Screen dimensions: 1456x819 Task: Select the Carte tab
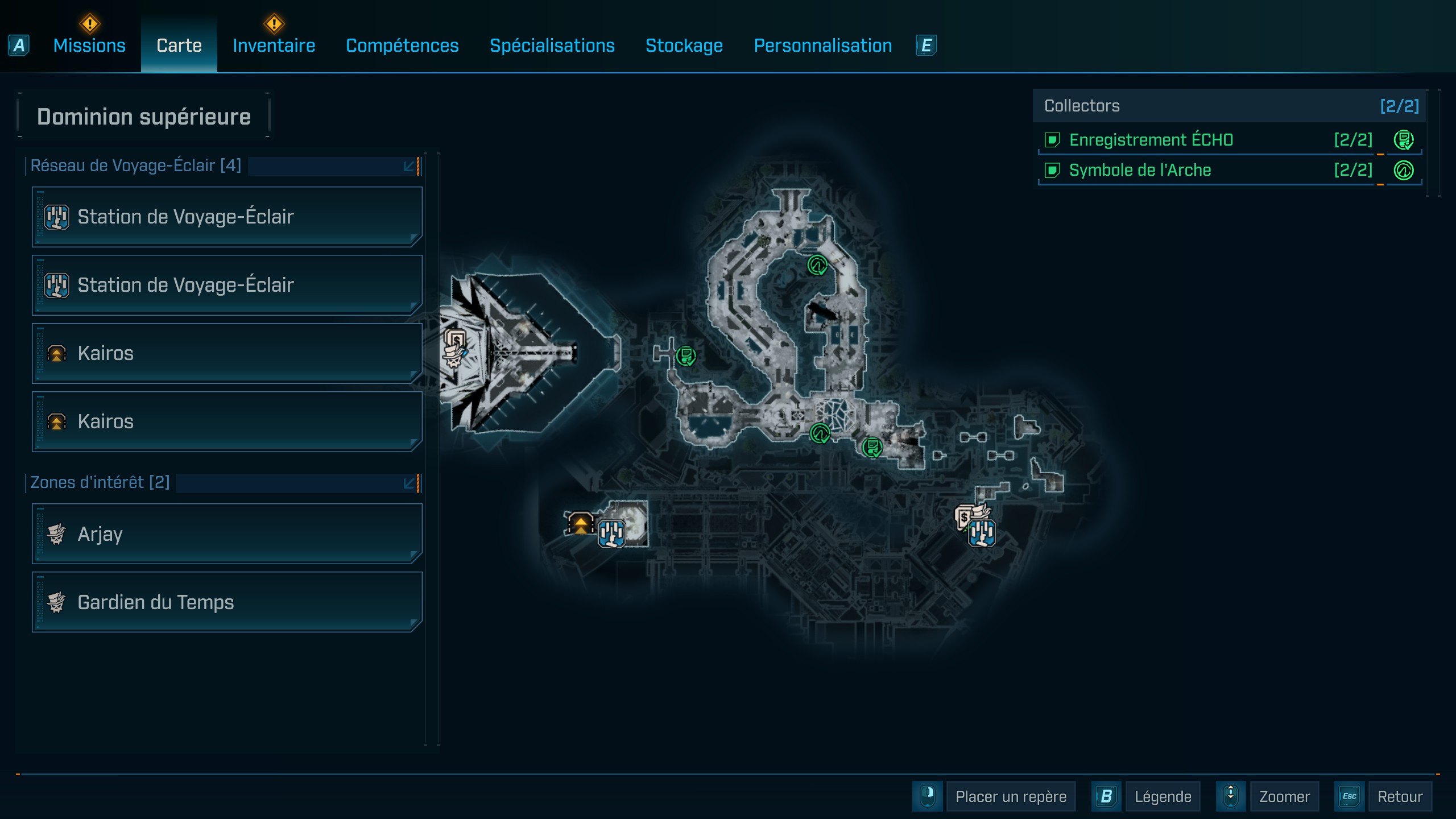pos(179,45)
